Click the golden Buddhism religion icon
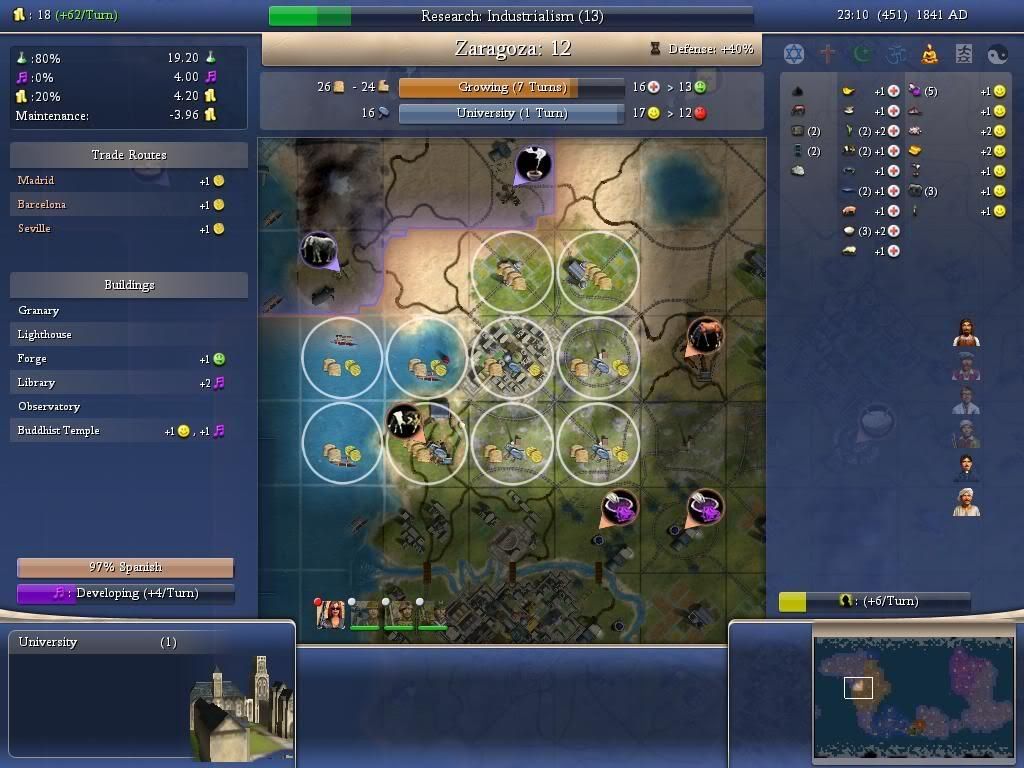1024x768 pixels. pos(929,53)
